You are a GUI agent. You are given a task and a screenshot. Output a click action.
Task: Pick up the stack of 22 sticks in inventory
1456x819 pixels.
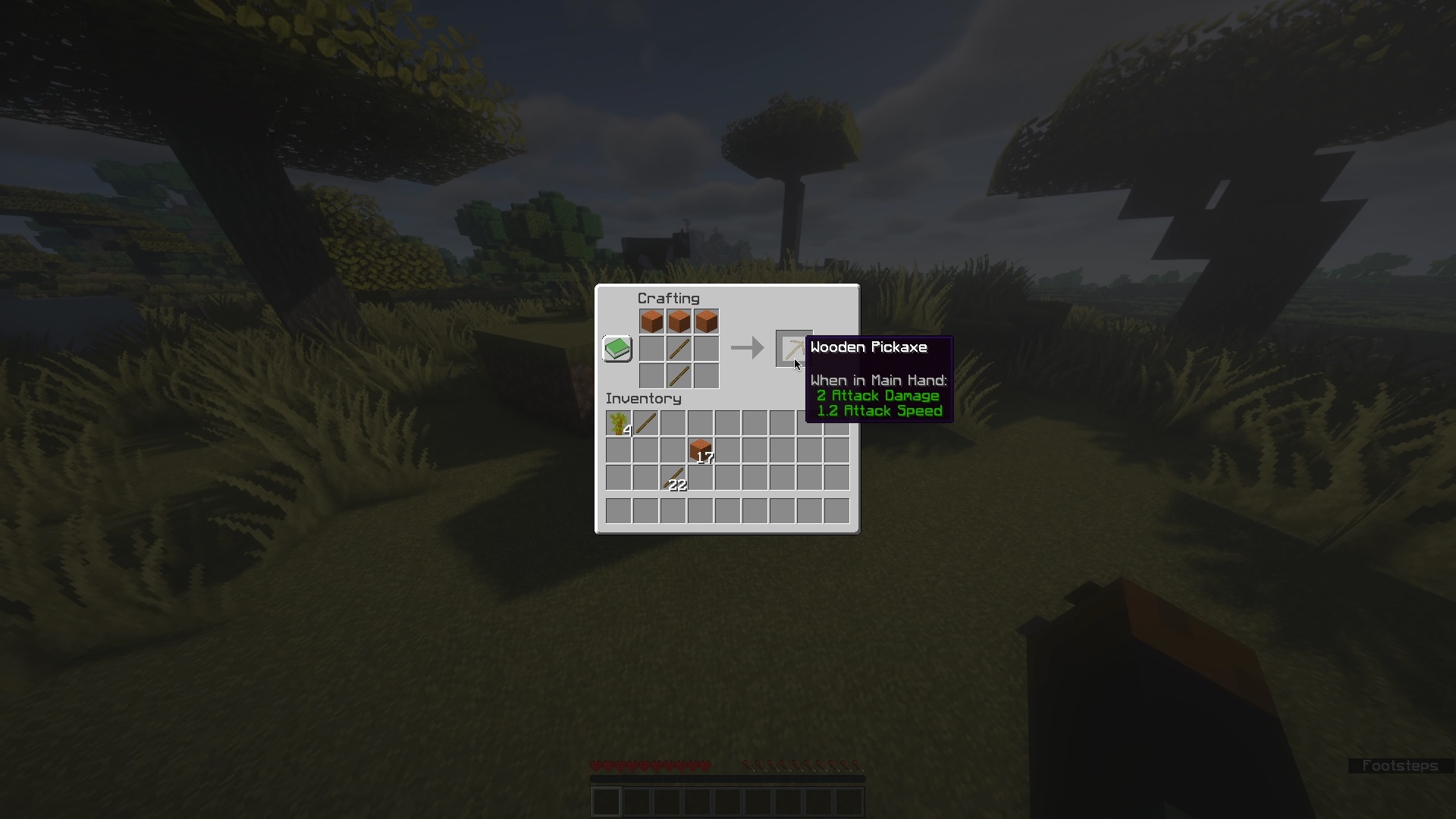pyautogui.click(x=672, y=476)
